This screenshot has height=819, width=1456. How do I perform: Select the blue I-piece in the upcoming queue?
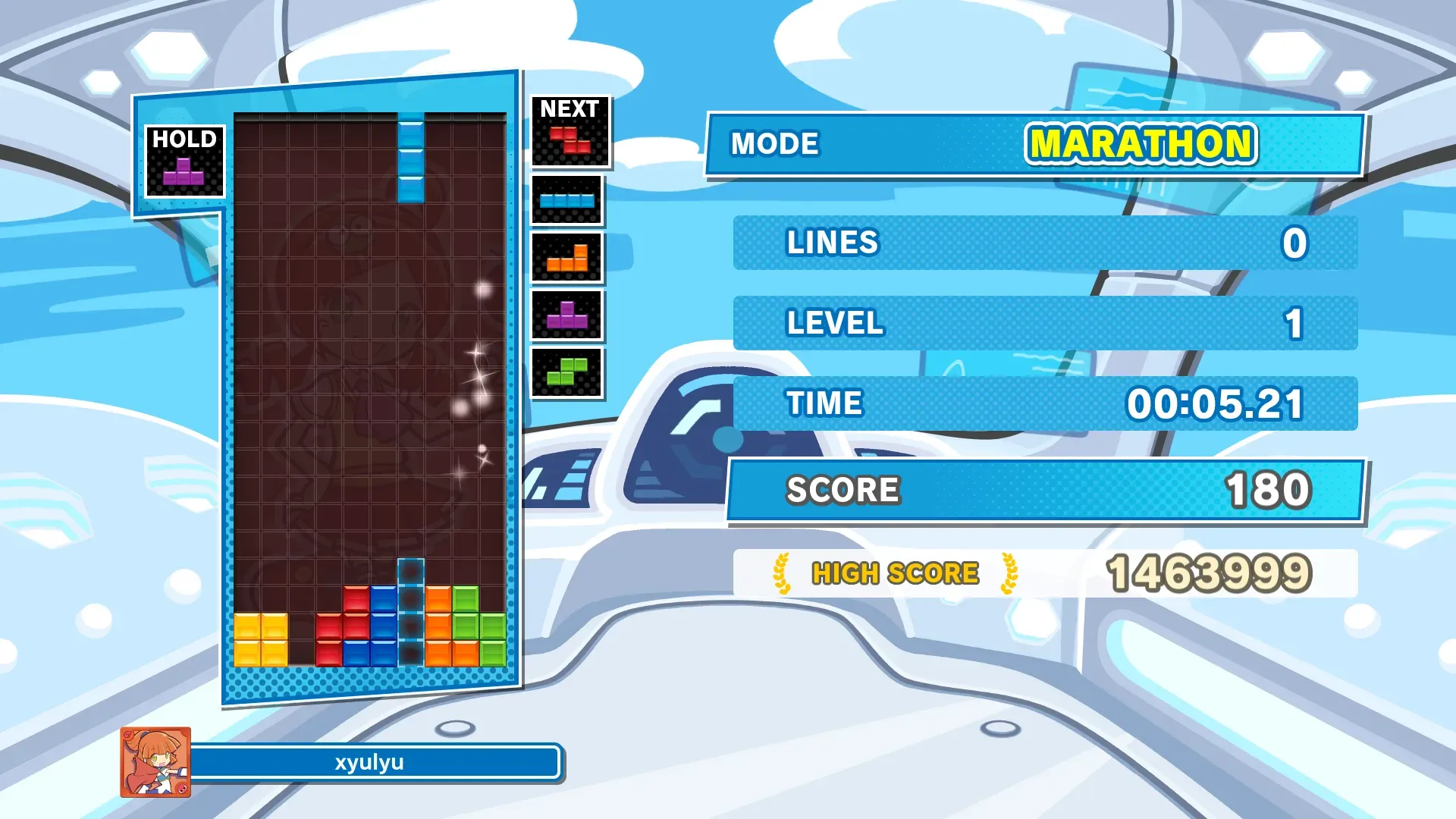pos(566,201)
